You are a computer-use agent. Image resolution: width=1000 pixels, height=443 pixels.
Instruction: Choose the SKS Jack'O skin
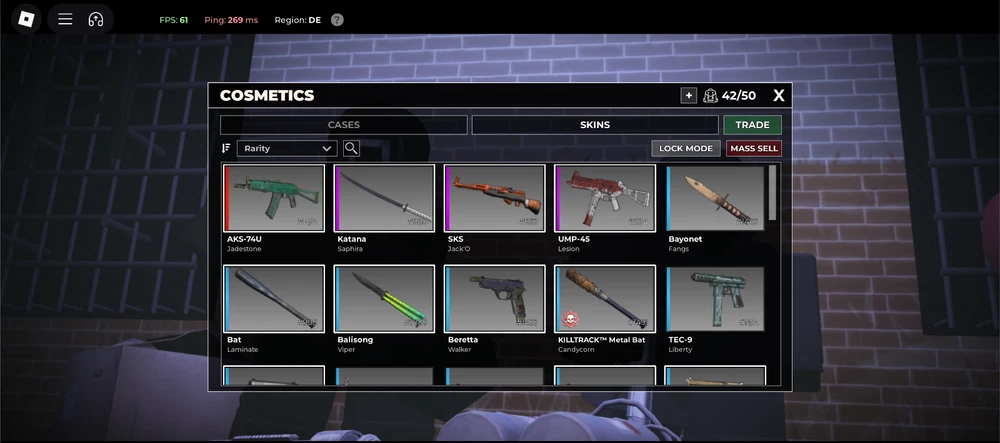(495, 198)
